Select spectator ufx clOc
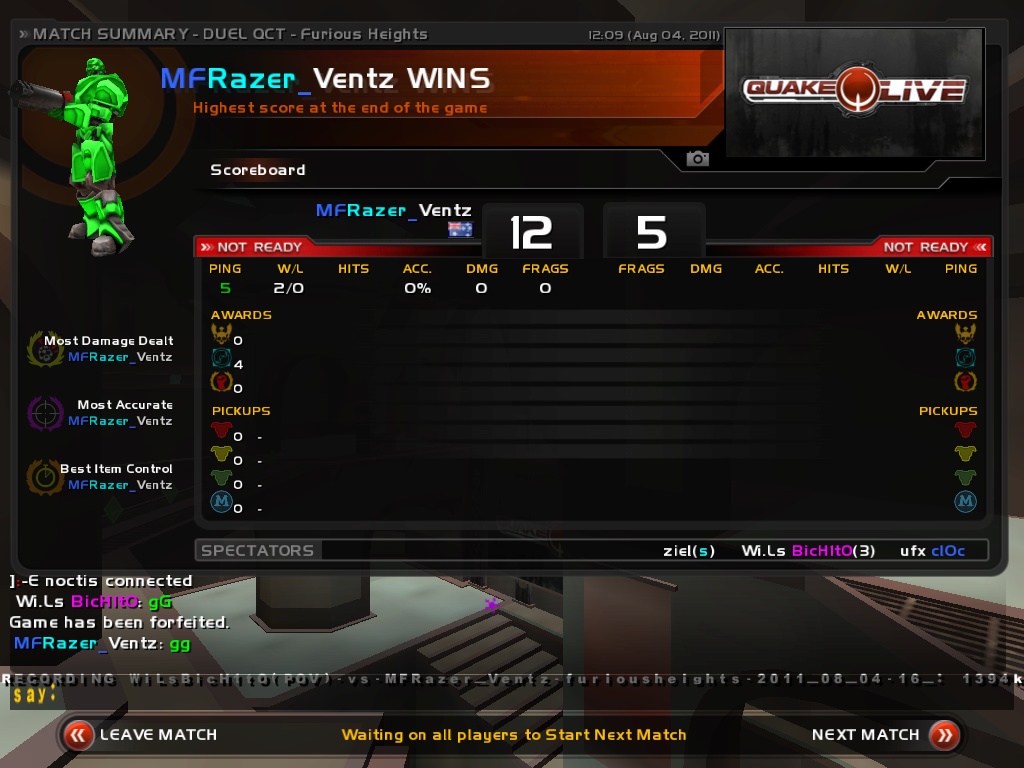This screenshot has height=768, width=1024. tap(932, 550)
